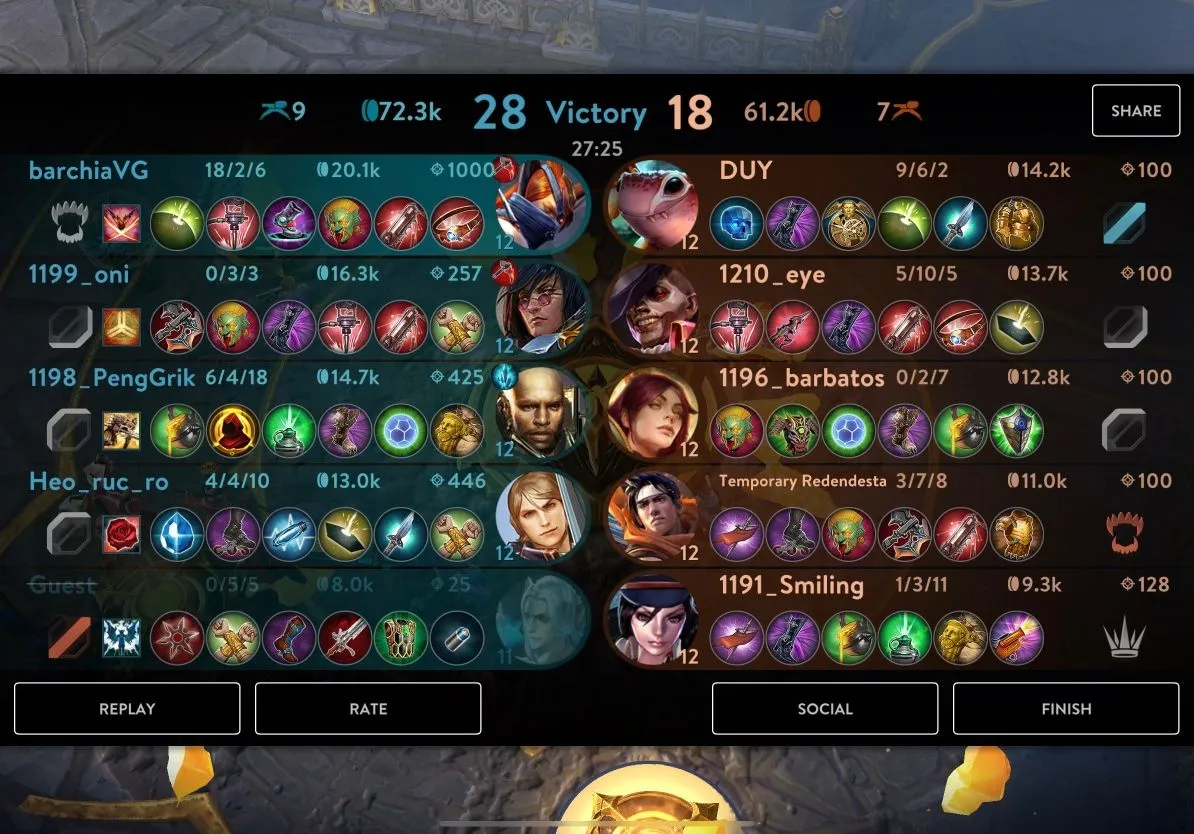Select the red hooded item in 1198_PengGrik's build
1194x834 pixels.
[x=233, y=430]
